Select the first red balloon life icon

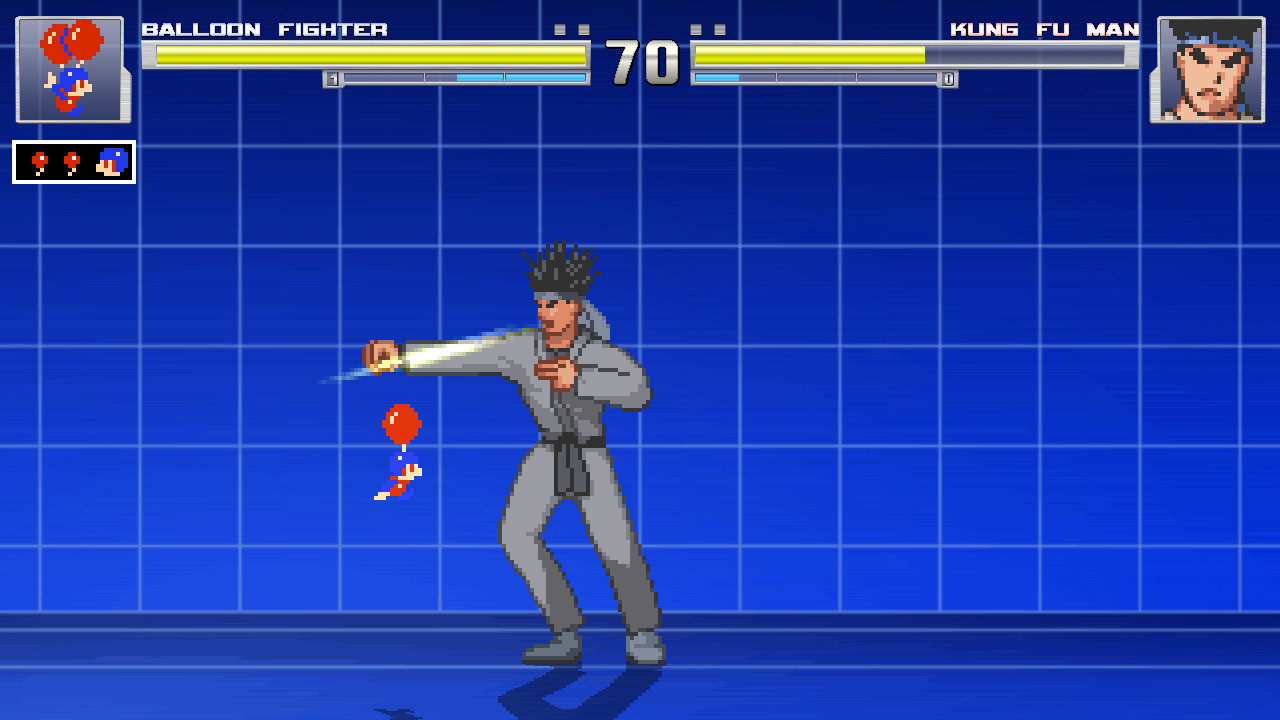coord(39,162)
